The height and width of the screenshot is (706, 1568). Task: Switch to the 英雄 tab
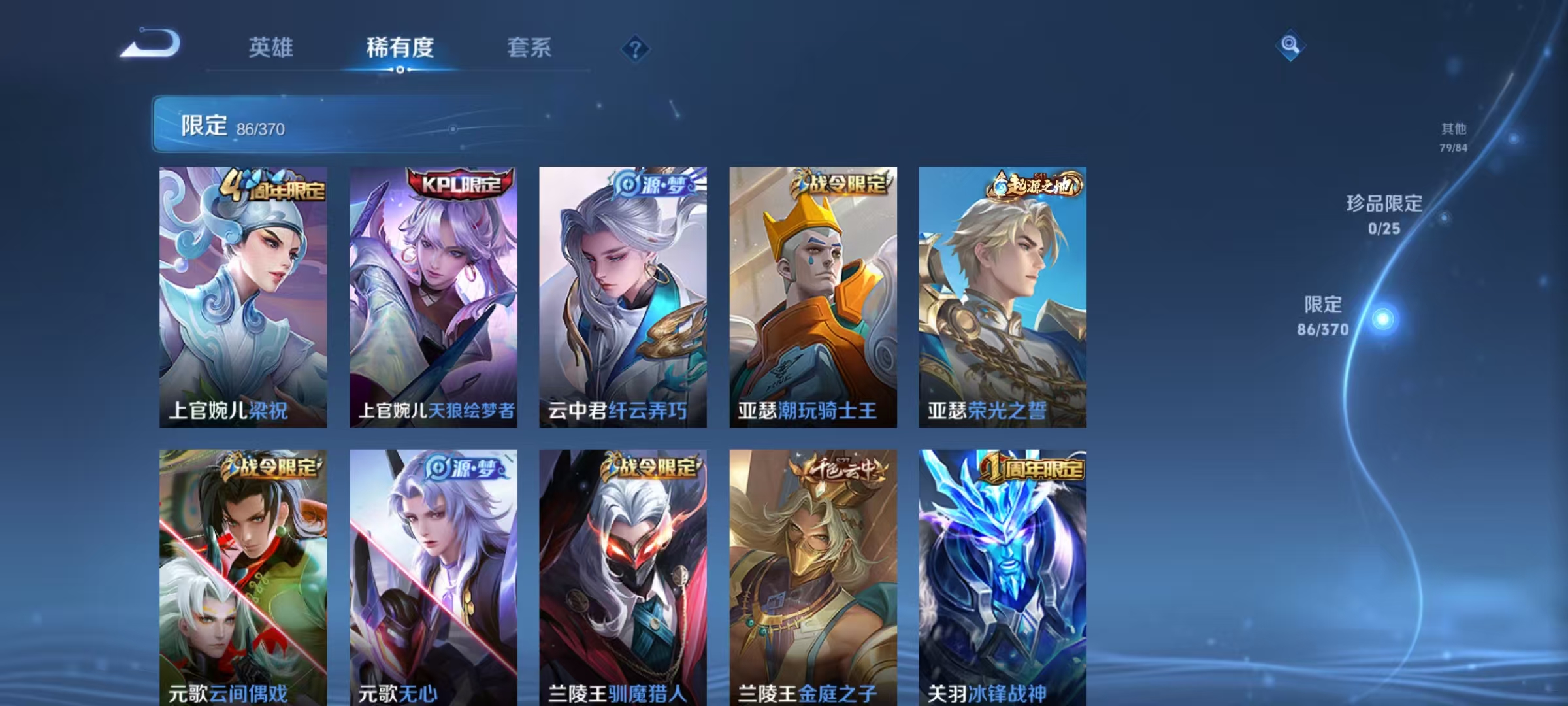272,47
